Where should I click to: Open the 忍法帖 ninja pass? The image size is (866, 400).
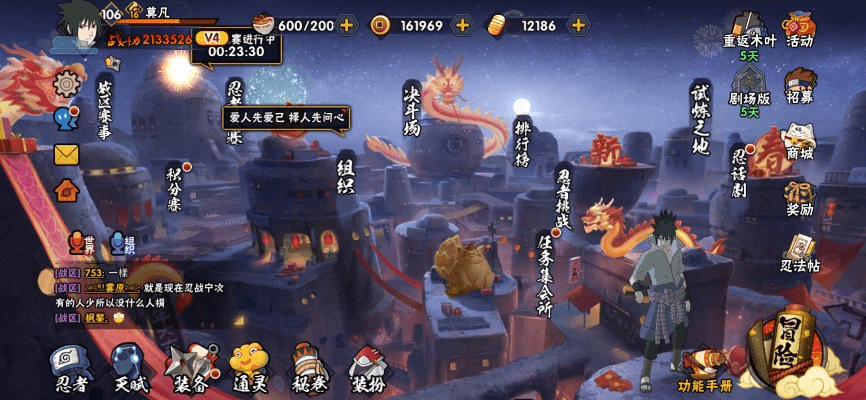tap(799, 253)
